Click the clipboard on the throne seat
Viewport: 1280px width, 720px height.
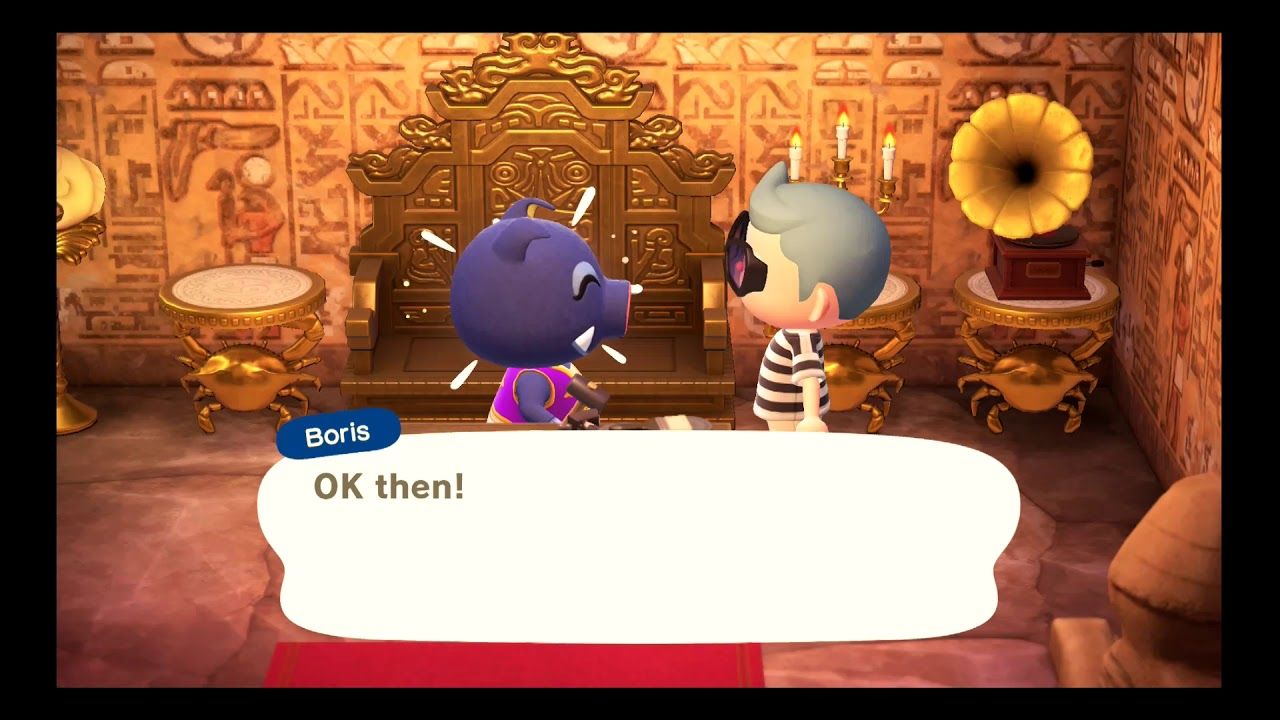680,420
